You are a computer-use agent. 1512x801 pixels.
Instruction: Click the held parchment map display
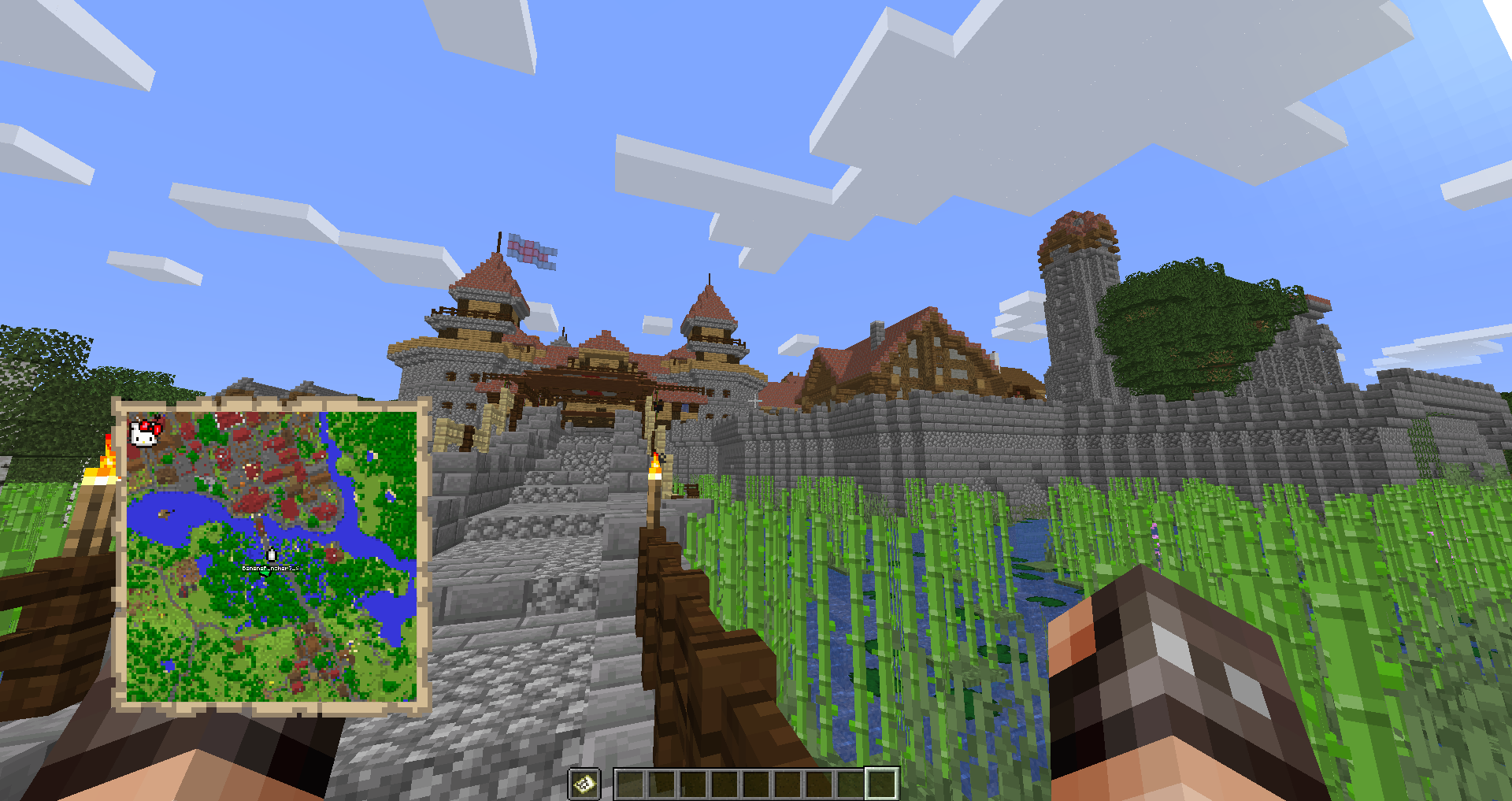click(272, 555)
